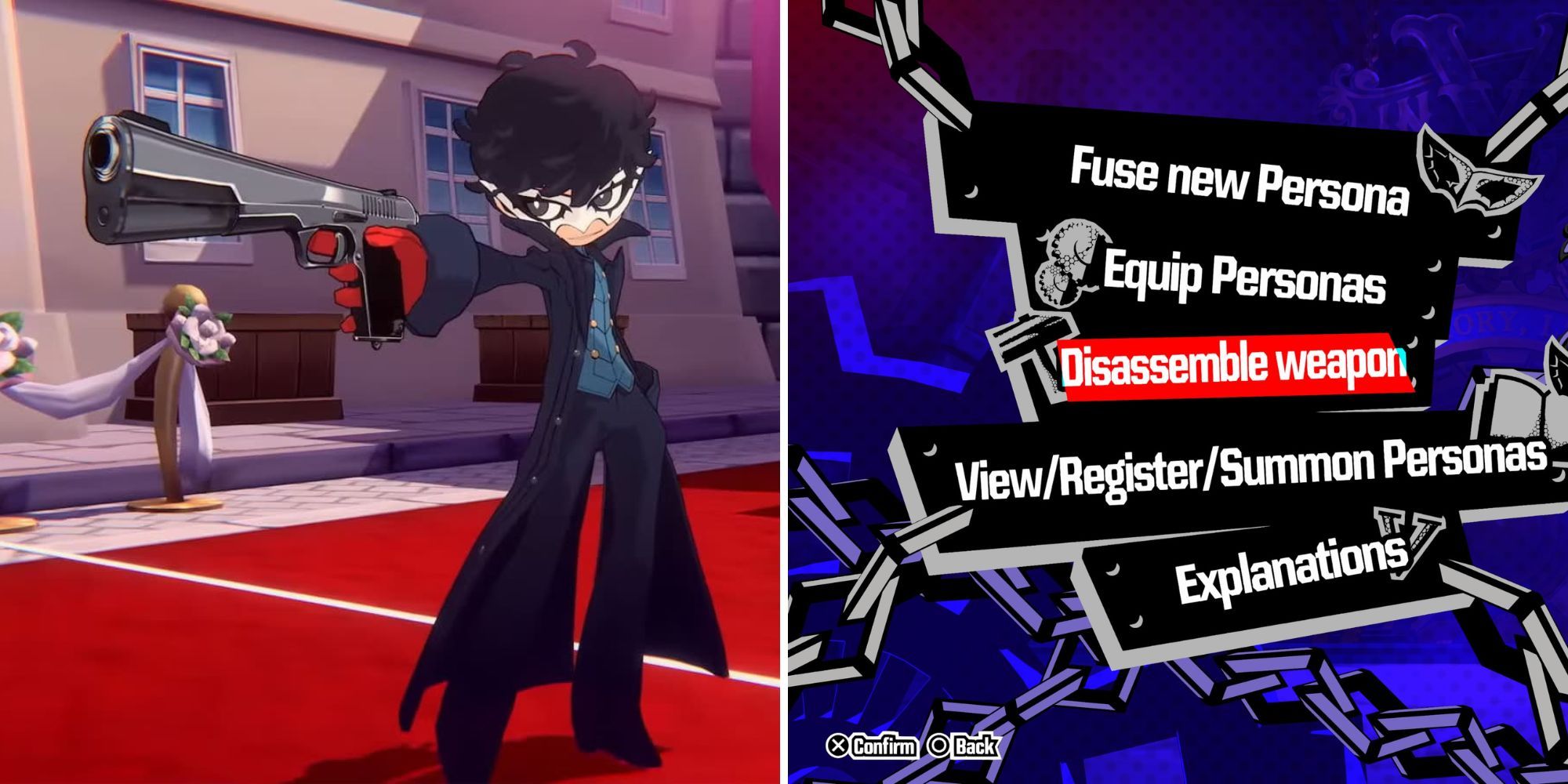Click the O Back button icon
The height and width of the screenshot is (784, 1568).
click(x=938, y=747)
